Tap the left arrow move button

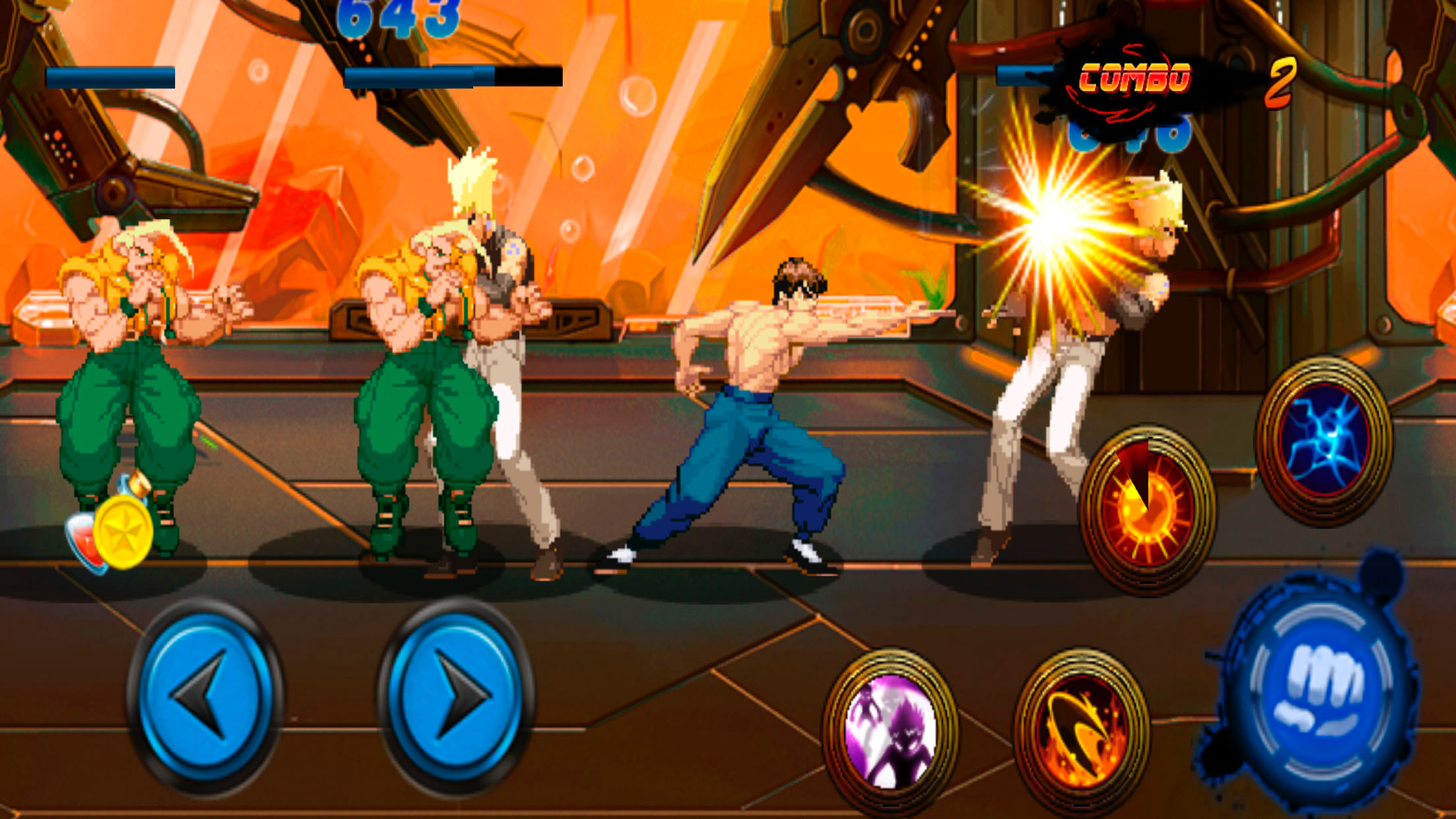pos(204,694)
